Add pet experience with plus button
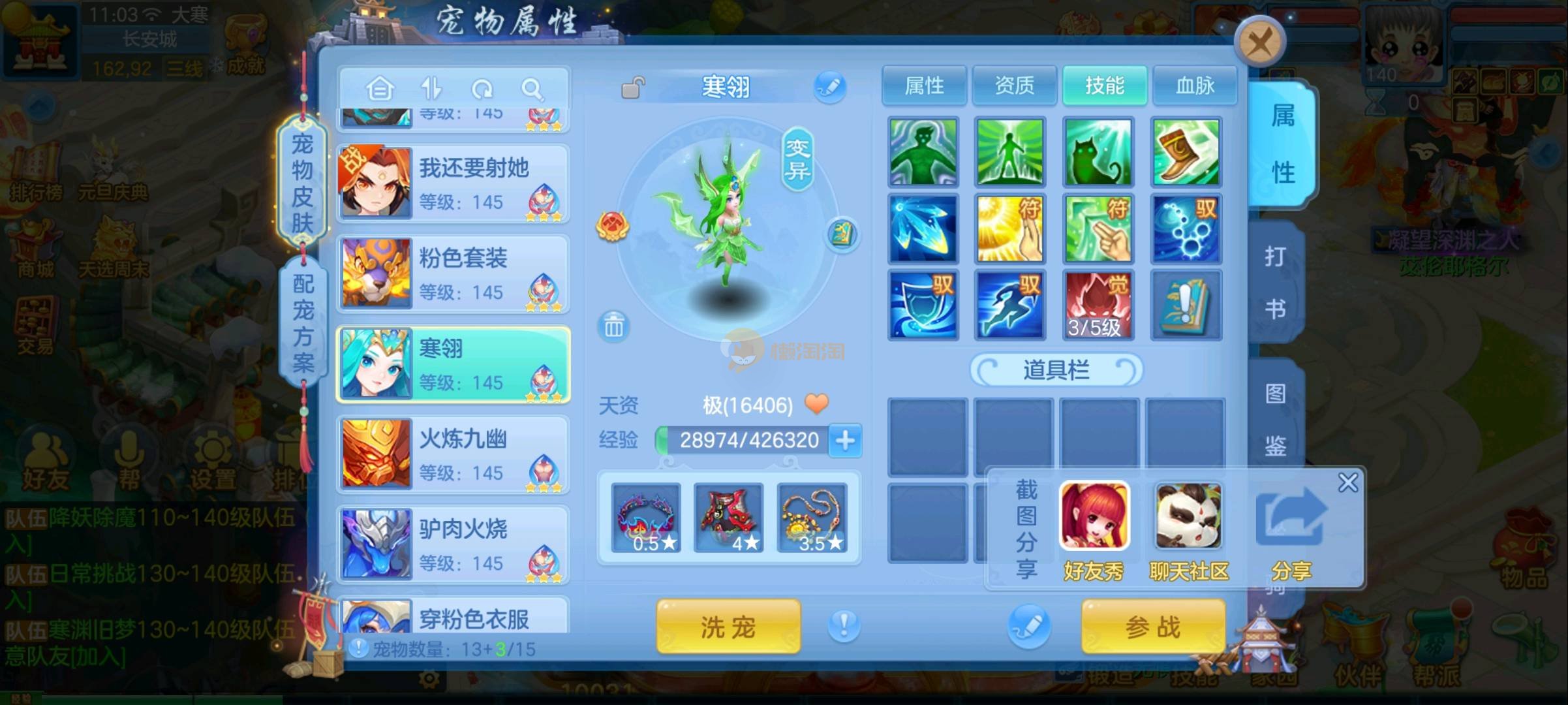Viewport: 1568px width, 705px height. (845, 441)
